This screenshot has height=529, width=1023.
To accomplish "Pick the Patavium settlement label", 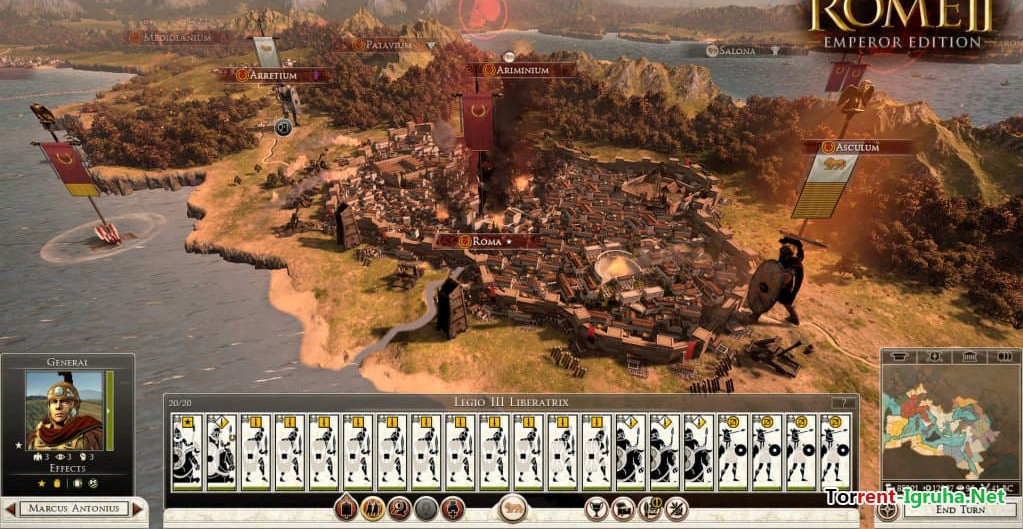I will [x=390, y=45].
